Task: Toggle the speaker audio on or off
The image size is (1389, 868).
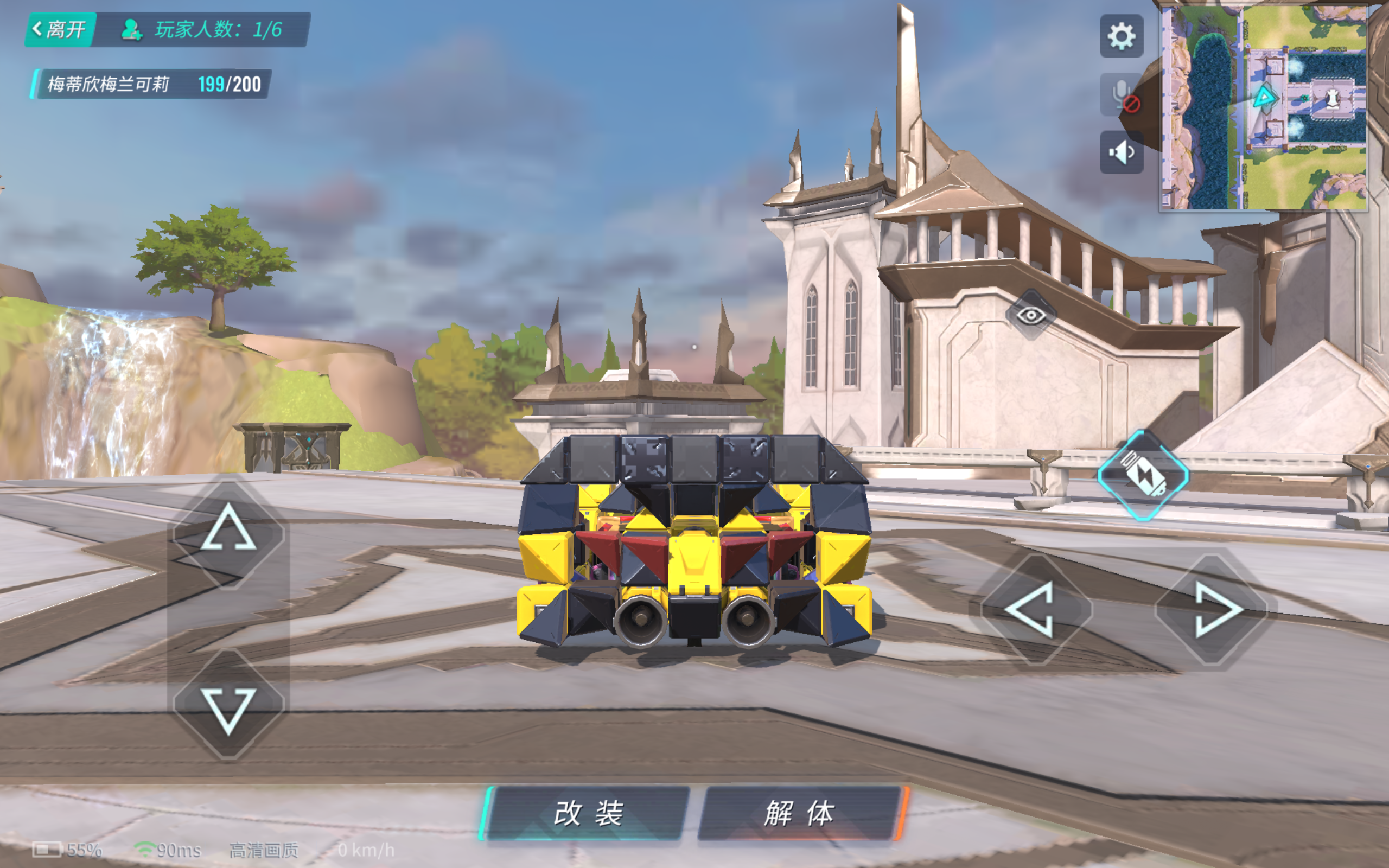Action: [1122, 150]
